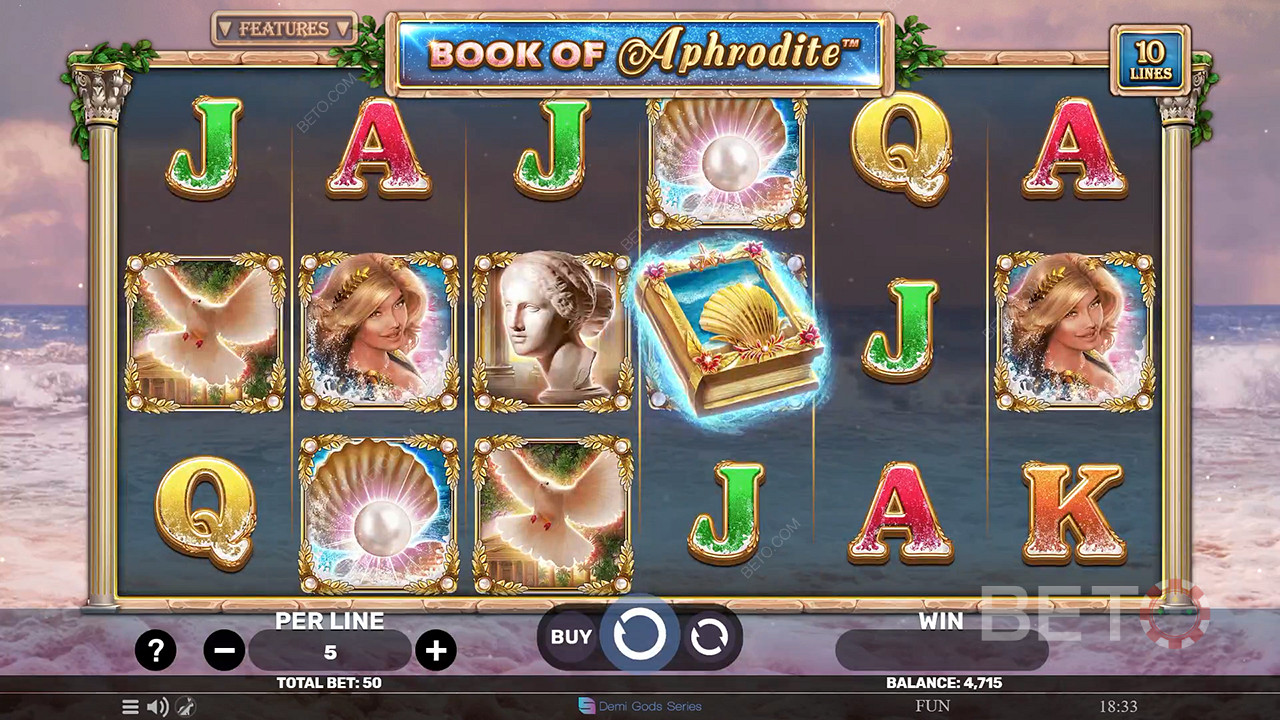The image size is (1280, 720).
Task: Spin the reels with the center button
Action: [x=640, y=635]
